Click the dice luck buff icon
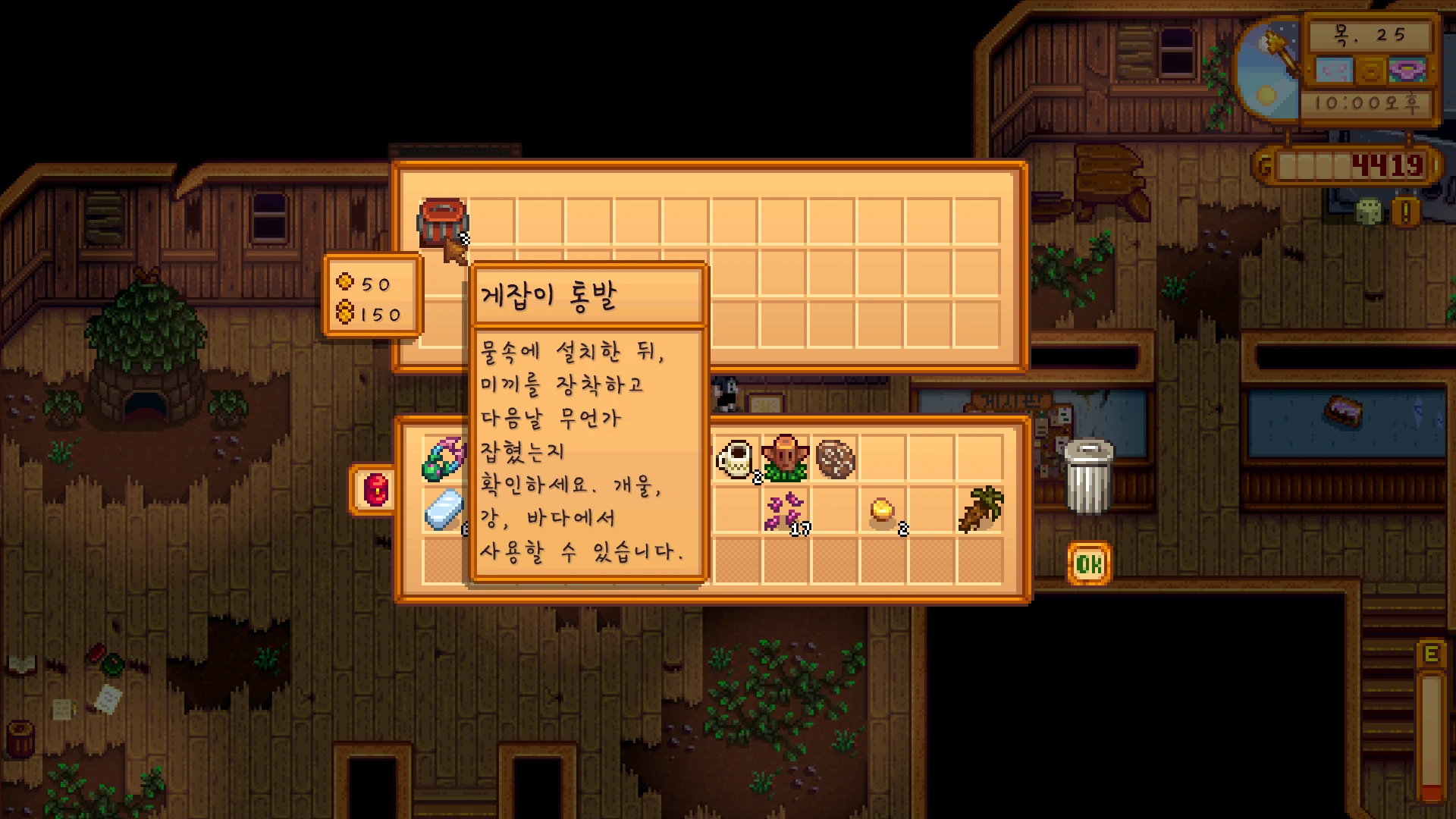 1369,212
